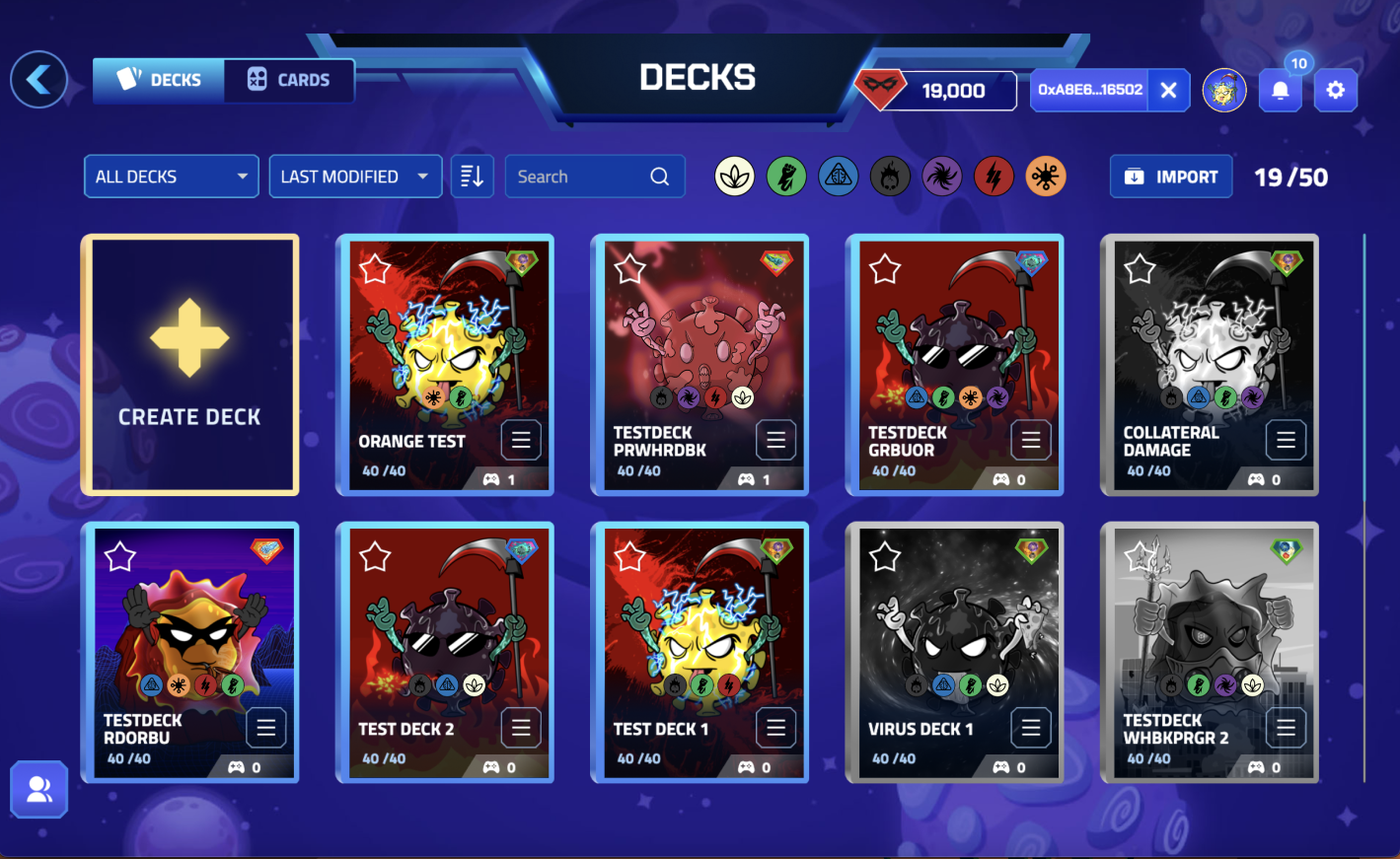Import a deck with the Import button
The width and height of the screenshot is (1400, 859).
pyautogui.click(x=1171, y=177)
